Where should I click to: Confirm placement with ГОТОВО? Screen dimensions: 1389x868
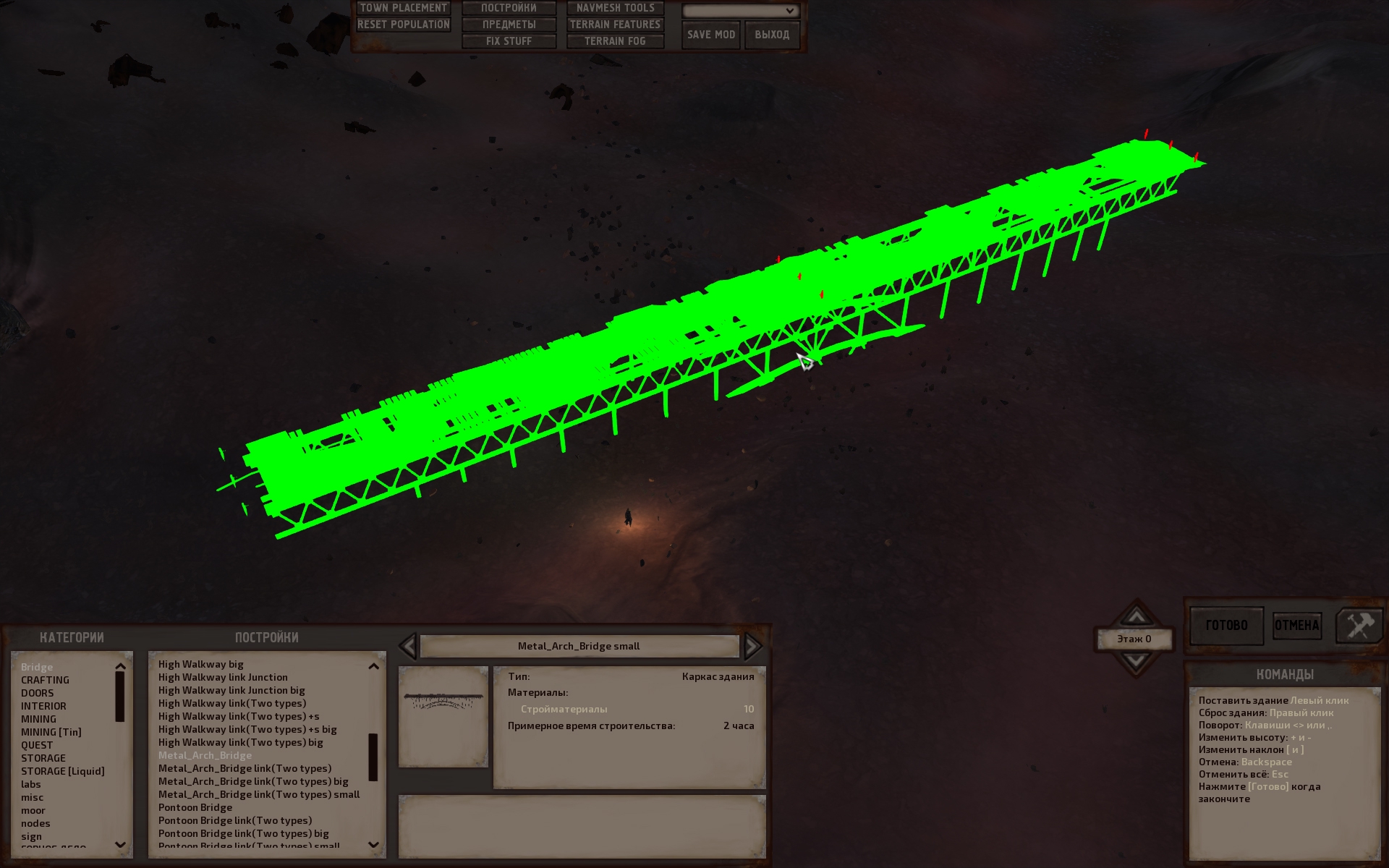tap(1226, 625)
